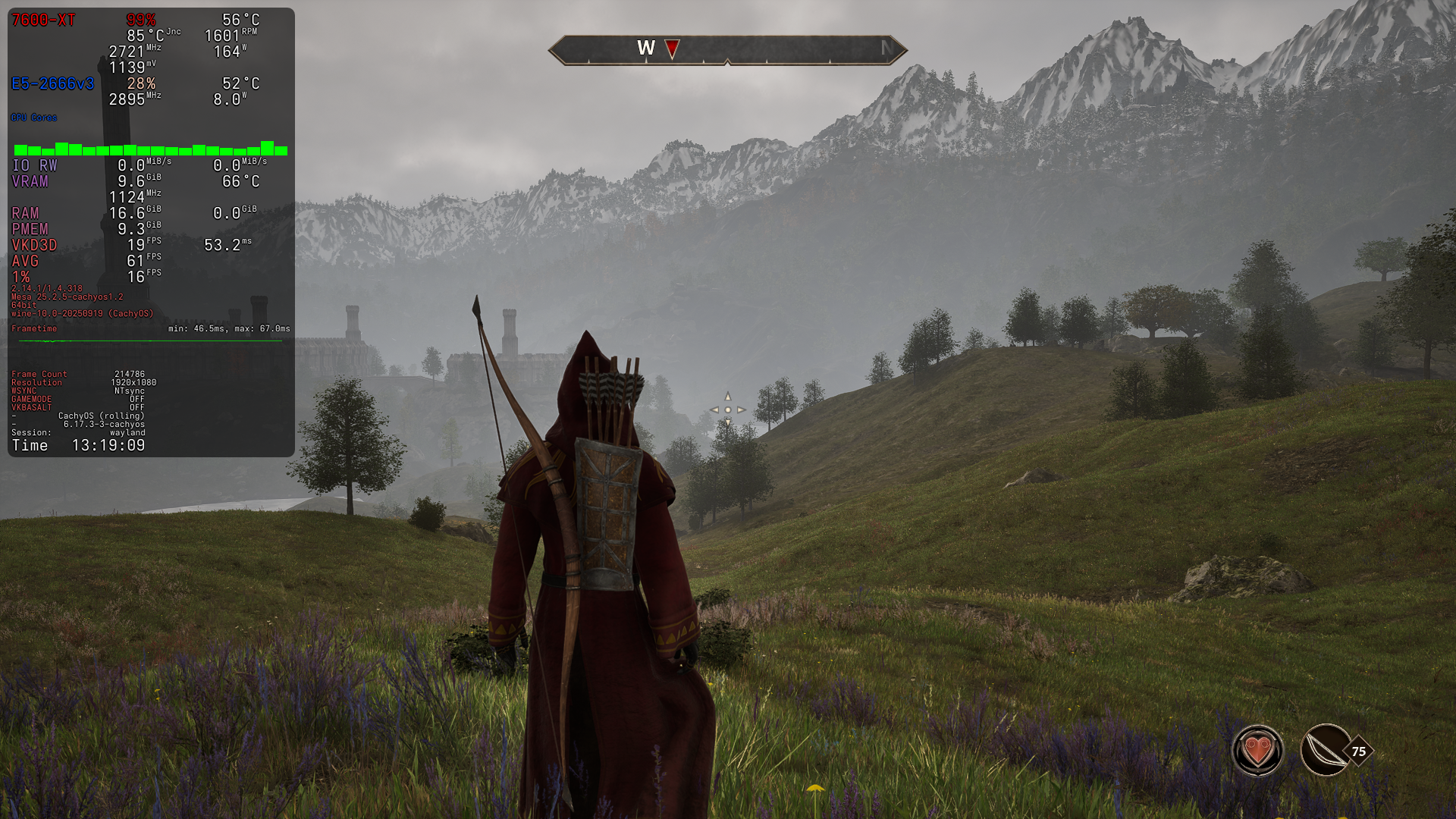Activate the heart spell icon
This screenshot has height=819, width=1456.
point(1257,751)
